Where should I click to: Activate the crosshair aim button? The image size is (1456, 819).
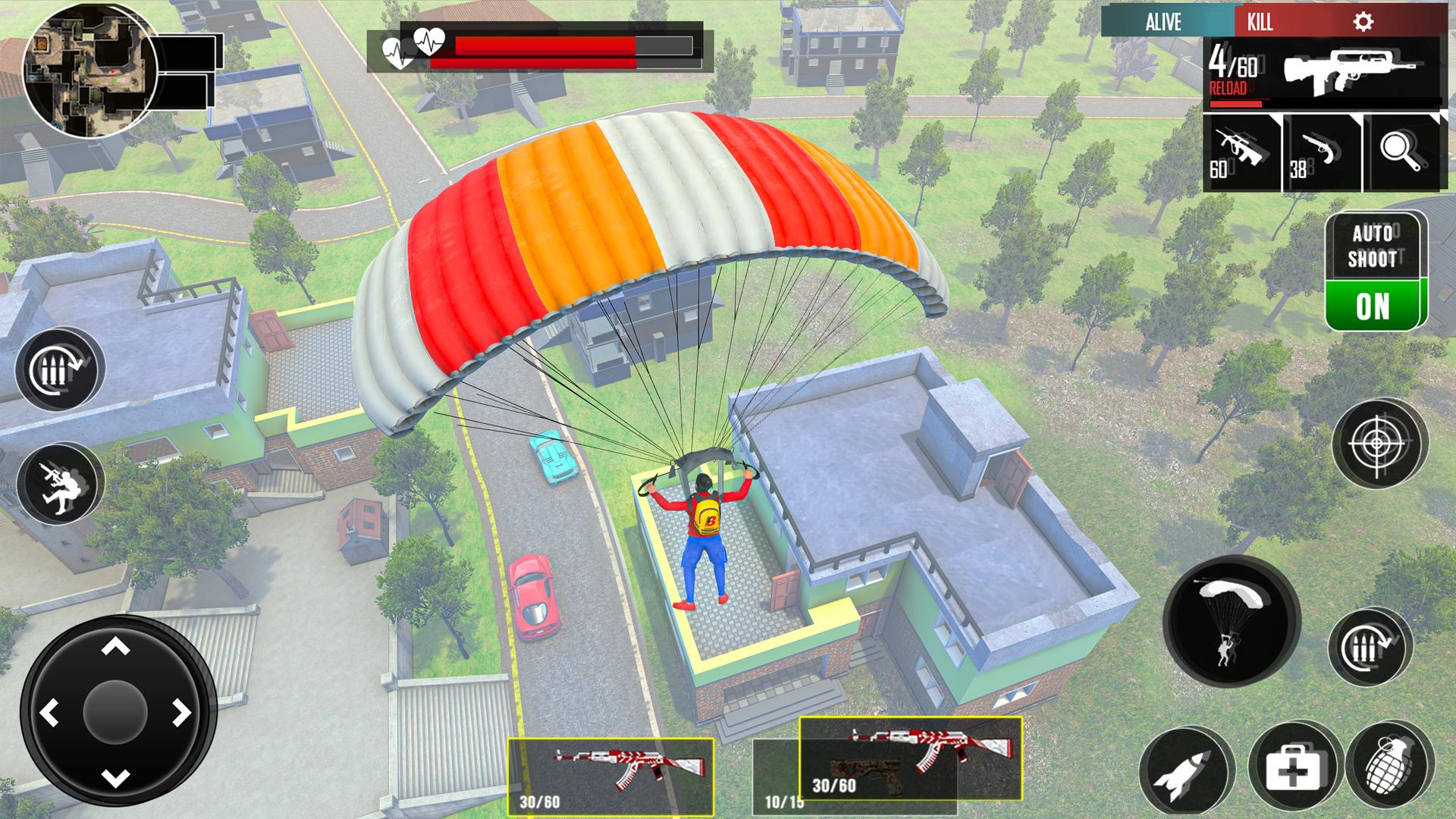click(1380, 443)
